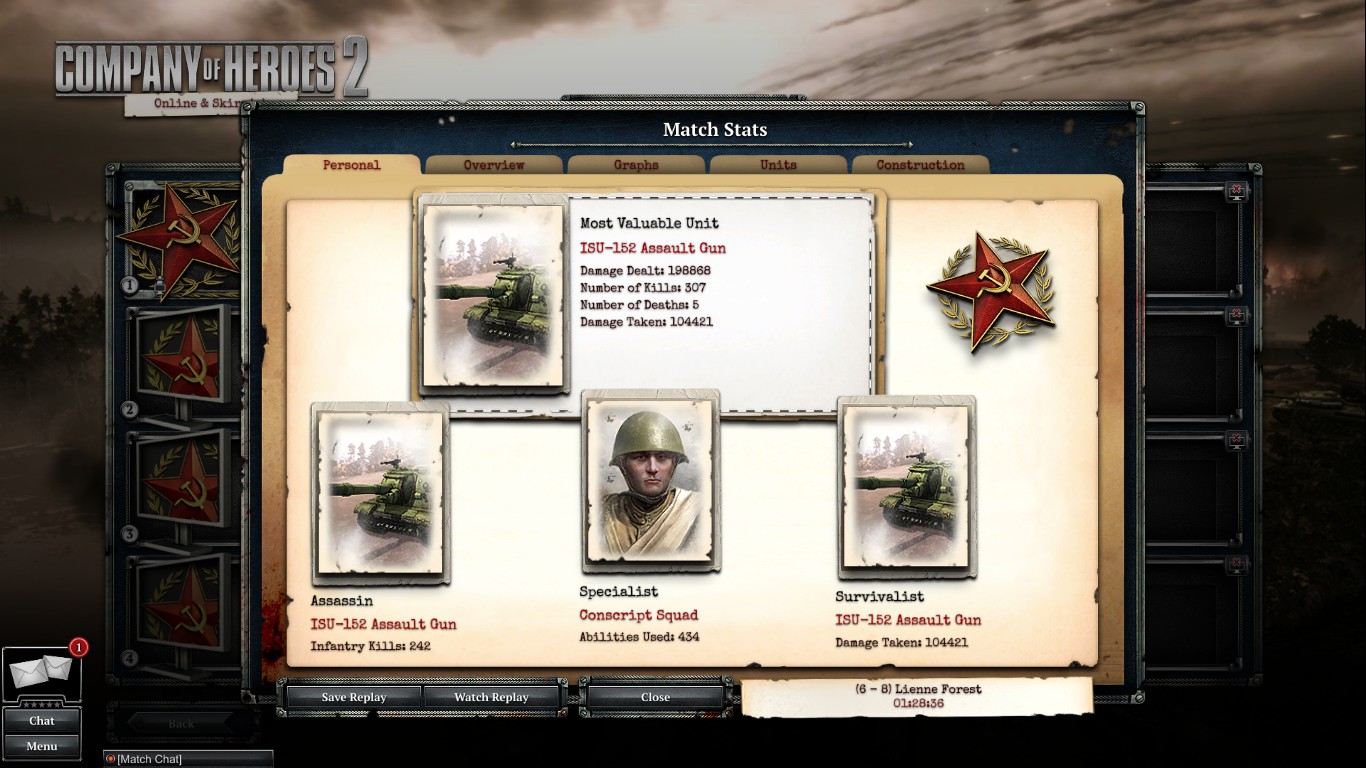
Task: Choose the Specialist Conscript Squad portrait
Action: pyautogui.click(x=650, y=480)
